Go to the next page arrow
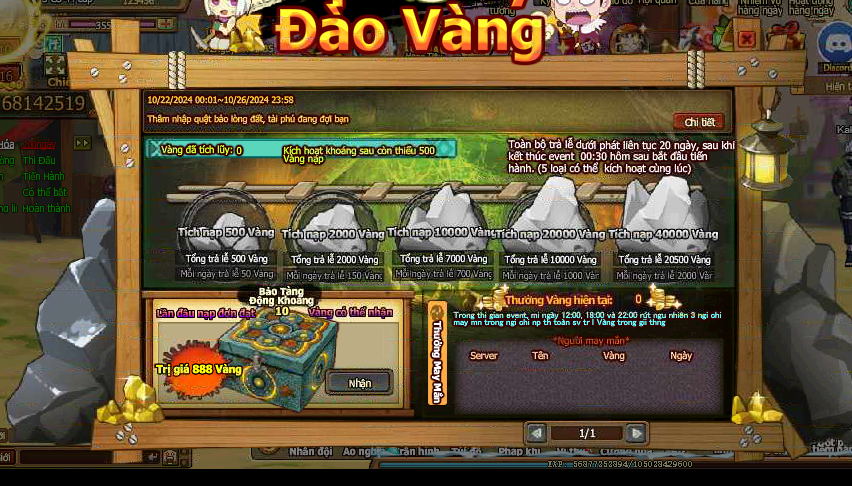This screenshot has height=486, width=852. tap(637, 433)
